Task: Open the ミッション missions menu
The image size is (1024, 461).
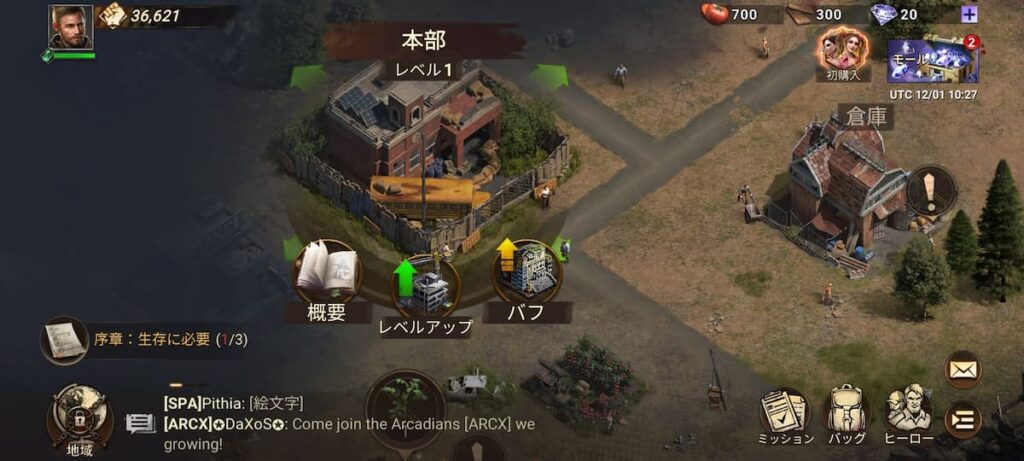Action: point(785,414)
